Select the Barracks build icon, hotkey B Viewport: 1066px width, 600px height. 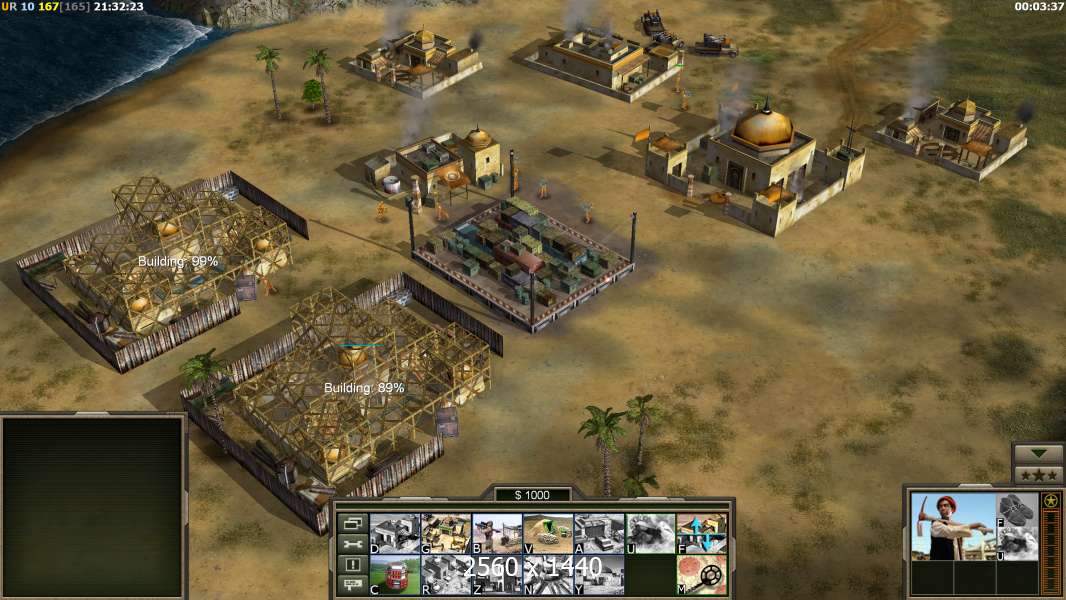(497, 533)
